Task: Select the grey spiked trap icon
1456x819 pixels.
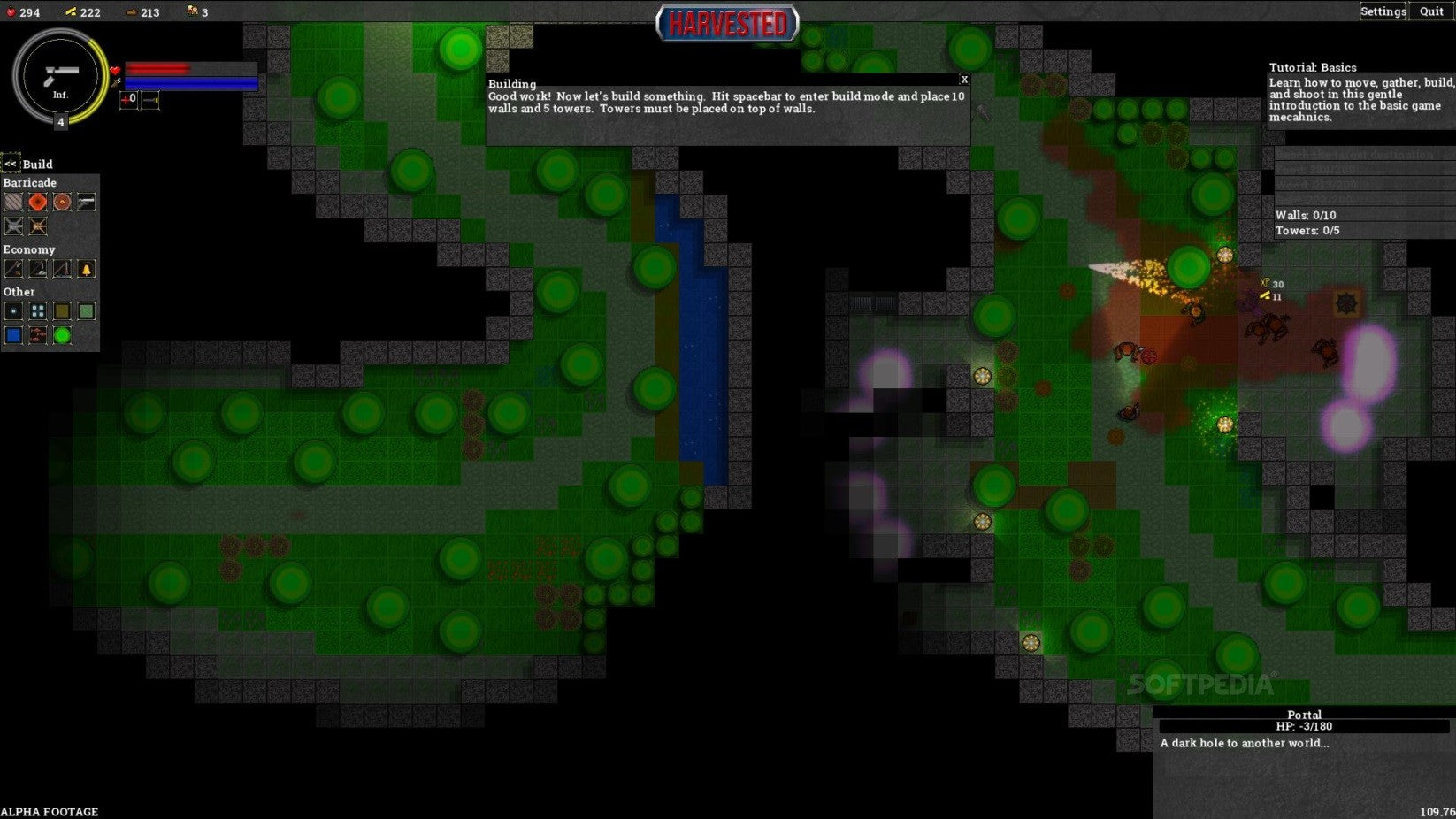Action: pos(13,226)
